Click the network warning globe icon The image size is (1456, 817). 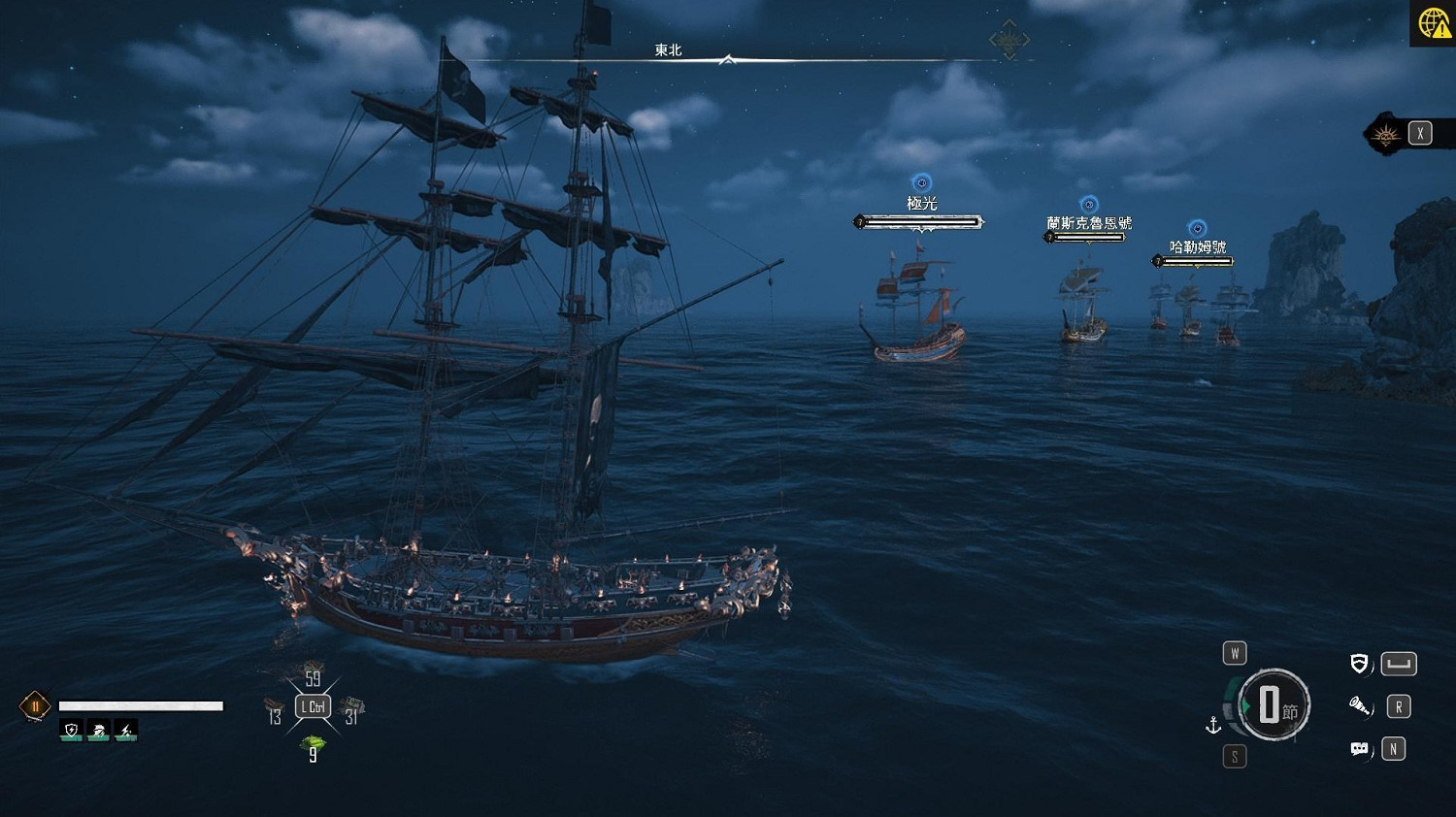(1434, 22)
